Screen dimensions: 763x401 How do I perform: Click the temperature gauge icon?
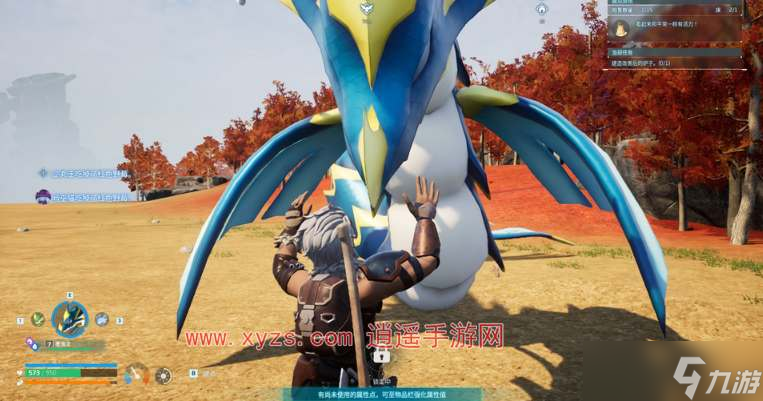(139, 375)
